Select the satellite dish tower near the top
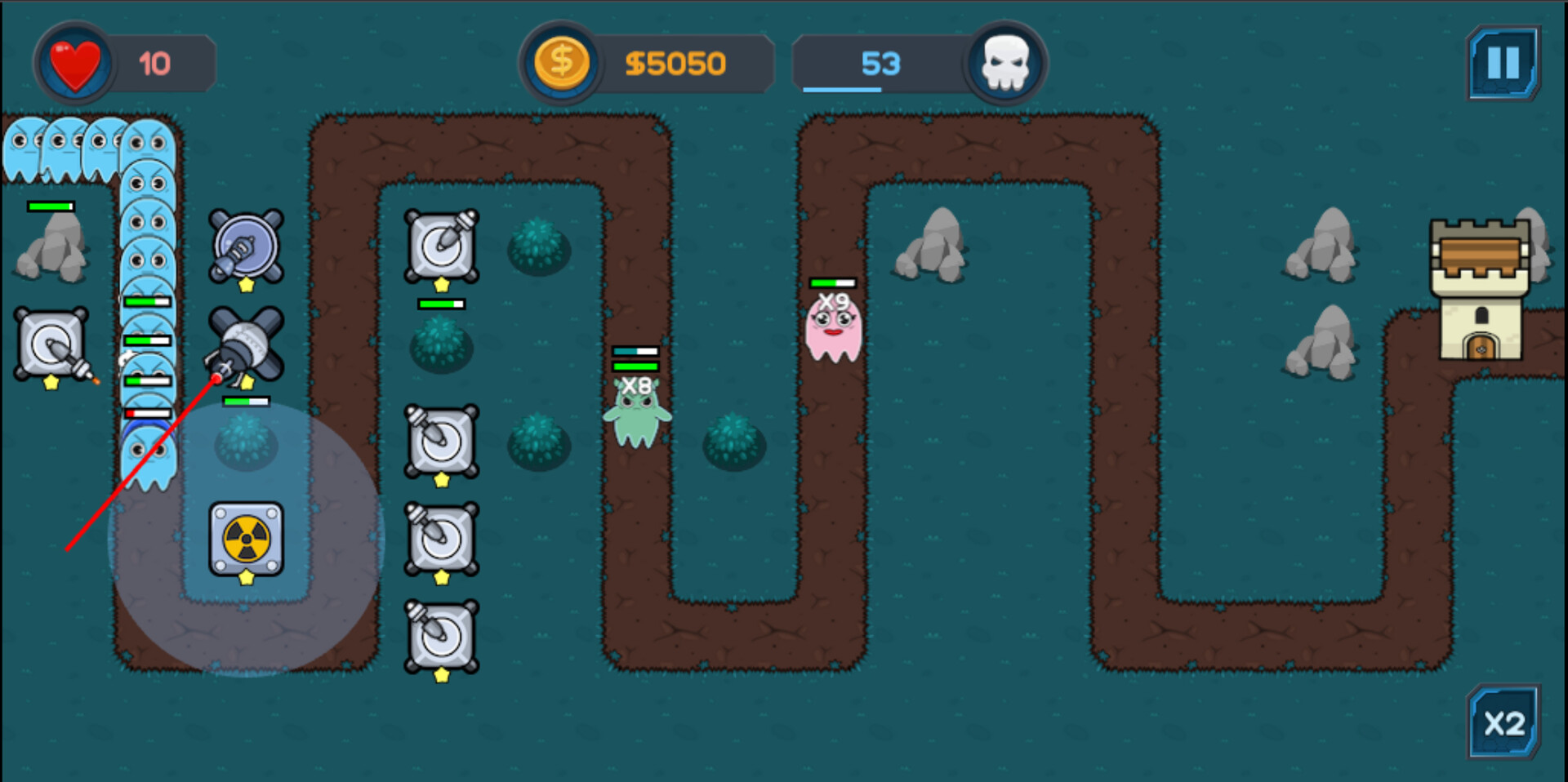The height and width of the screenshot is (782, 1568). coord(245,242)
